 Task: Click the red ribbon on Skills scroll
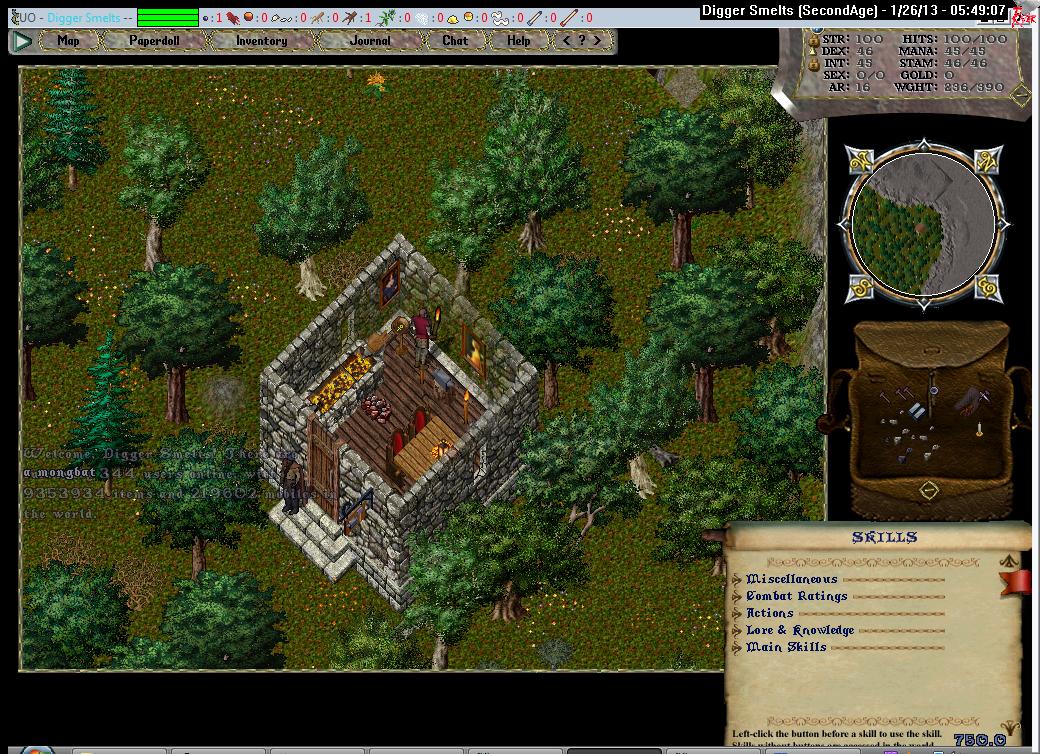(x=1017, y=581)
